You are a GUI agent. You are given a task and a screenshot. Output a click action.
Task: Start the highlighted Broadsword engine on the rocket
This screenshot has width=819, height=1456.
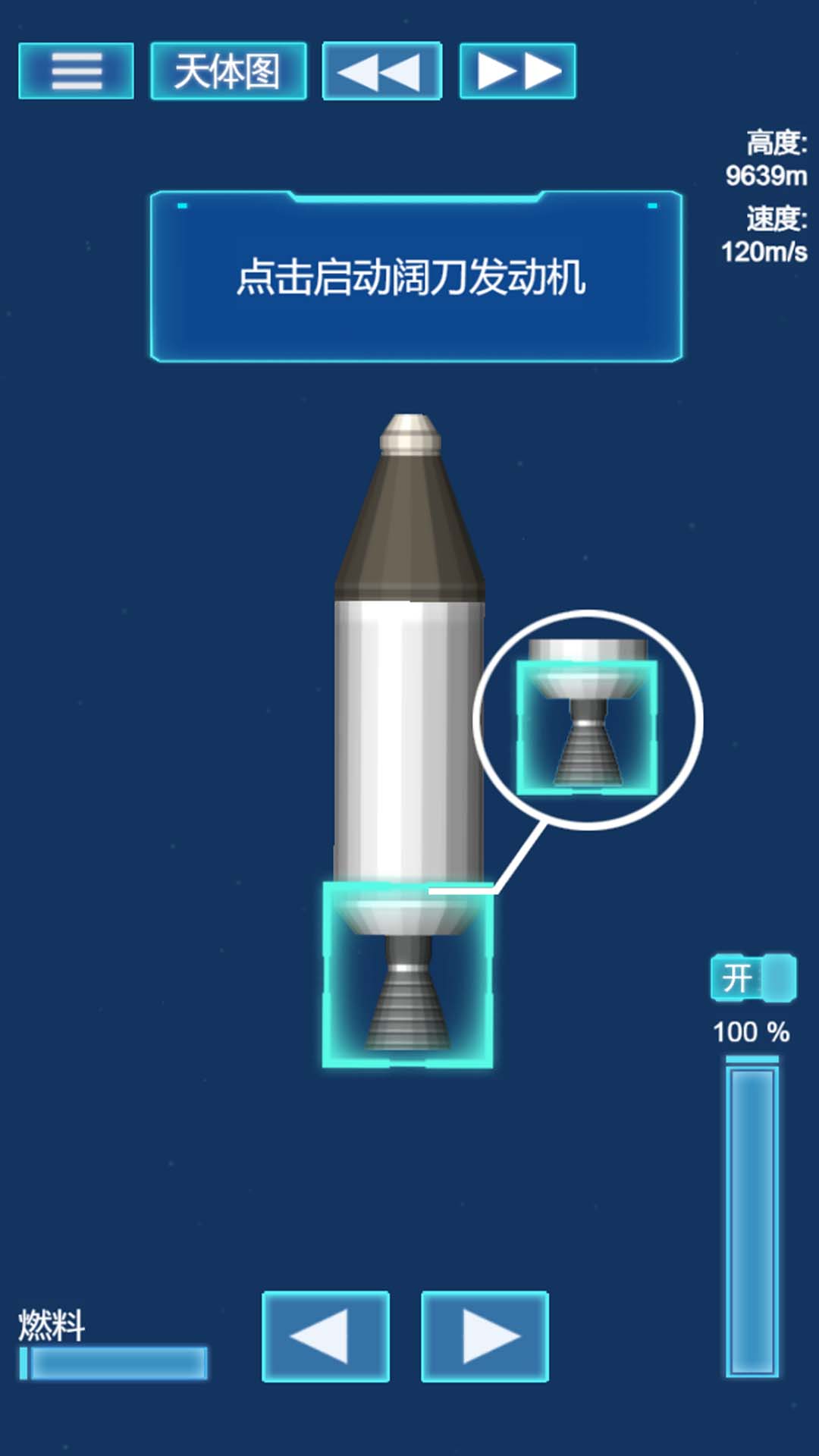coord(407,974)
